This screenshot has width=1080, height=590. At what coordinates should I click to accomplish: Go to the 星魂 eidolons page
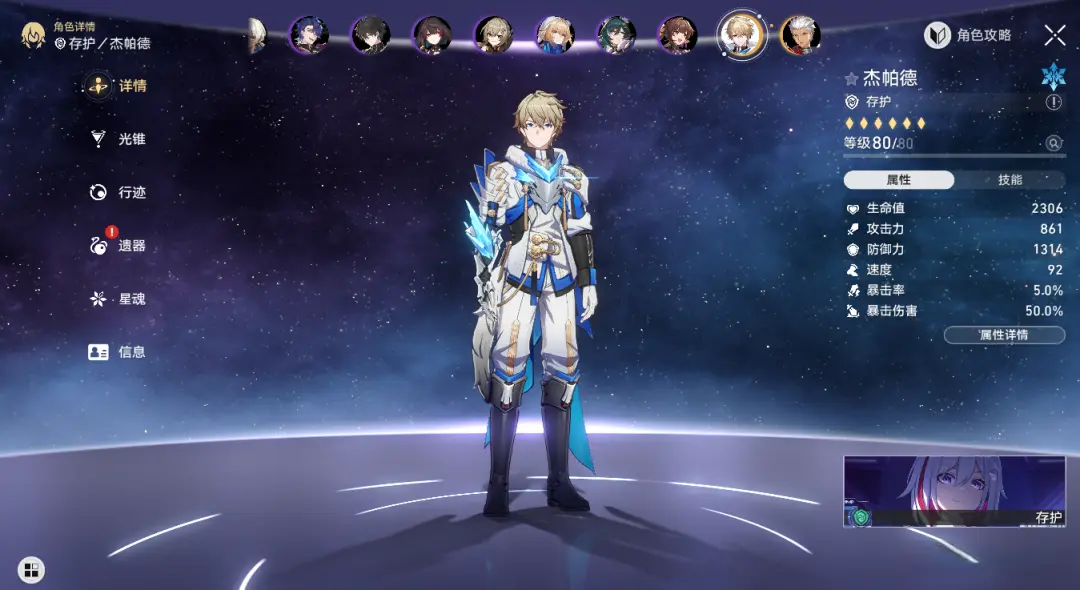(119, 298)
